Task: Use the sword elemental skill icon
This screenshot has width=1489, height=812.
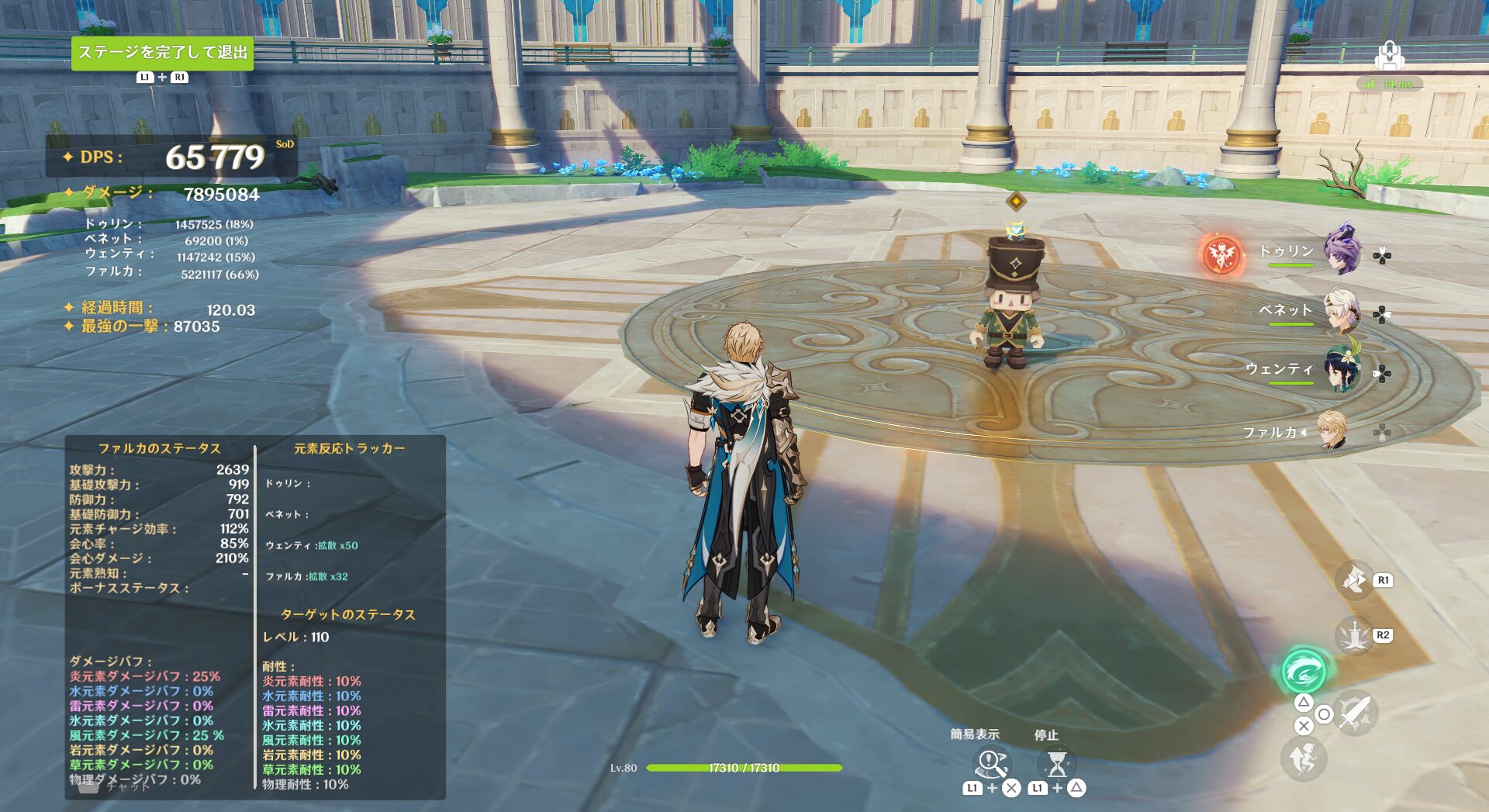Action: [x=1354, y=636]
